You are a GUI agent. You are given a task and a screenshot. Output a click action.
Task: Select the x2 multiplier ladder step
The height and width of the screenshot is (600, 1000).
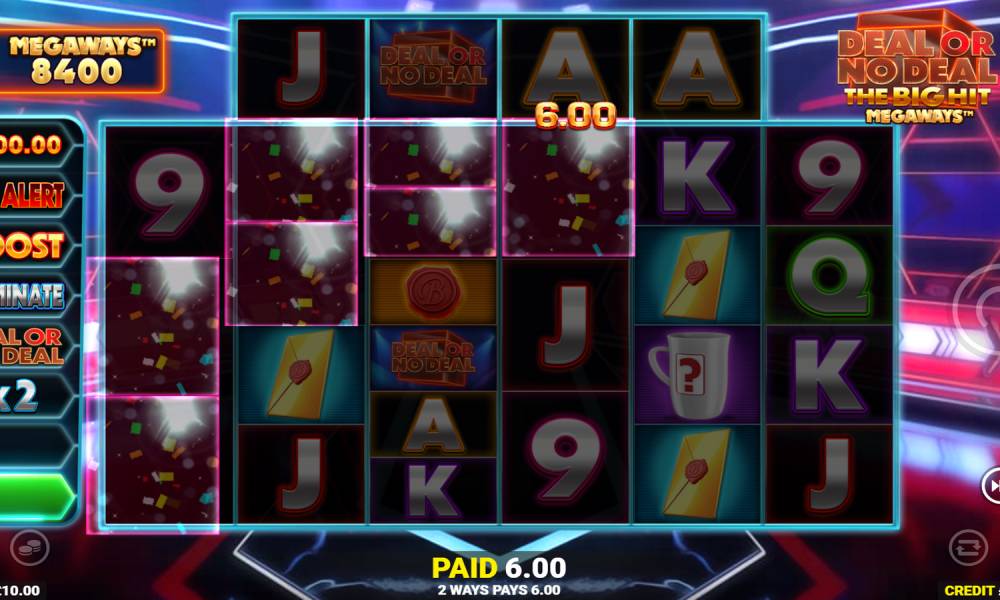click(x=36, y=396)
